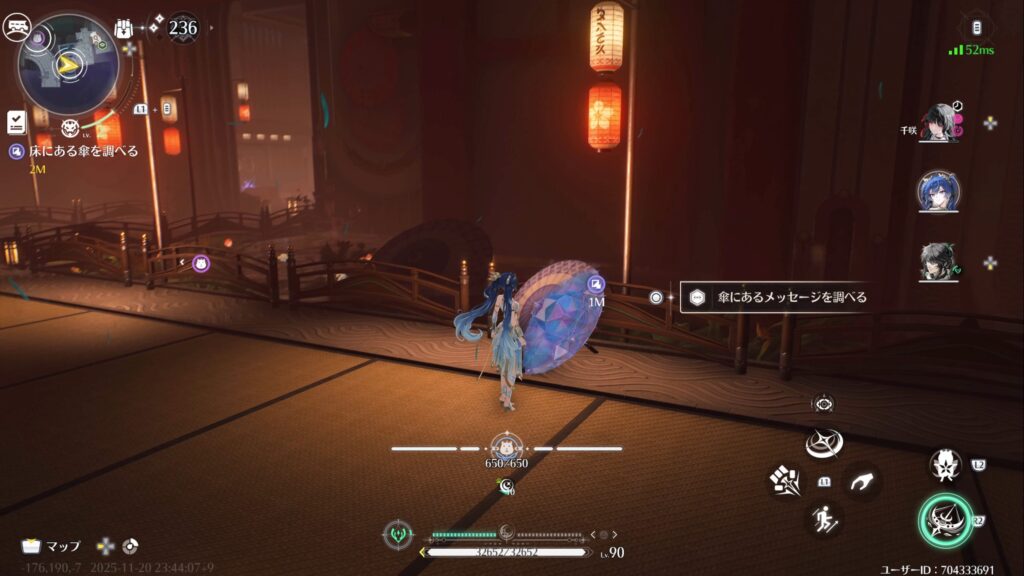1024x576 pixels.
Task: Open the backpack icon next to 236
Action: click(125, 28)
